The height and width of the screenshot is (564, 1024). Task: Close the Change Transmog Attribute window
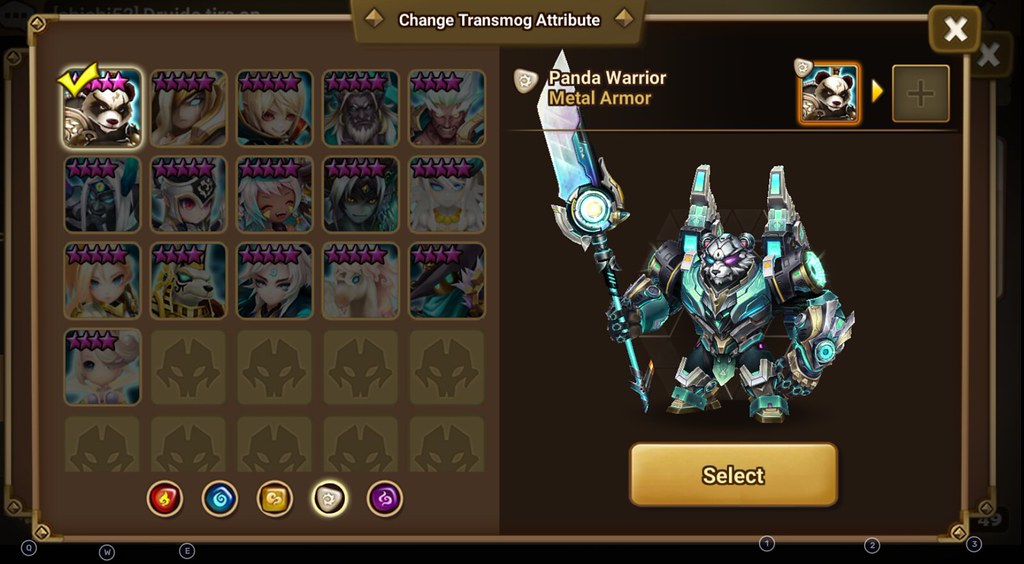[954, 29]
